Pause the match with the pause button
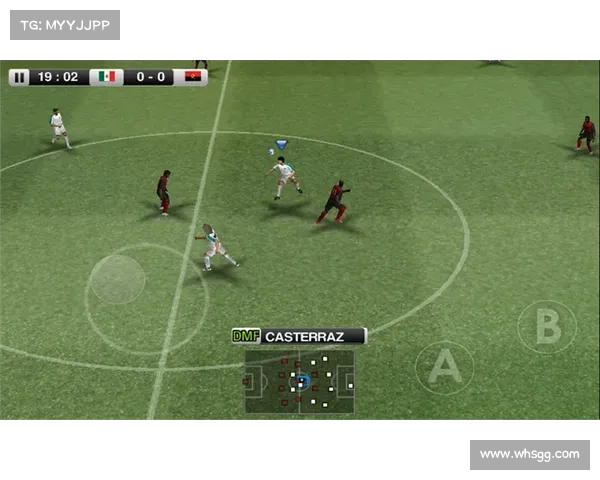The image size is (600, 480). (x=19, y=77)
